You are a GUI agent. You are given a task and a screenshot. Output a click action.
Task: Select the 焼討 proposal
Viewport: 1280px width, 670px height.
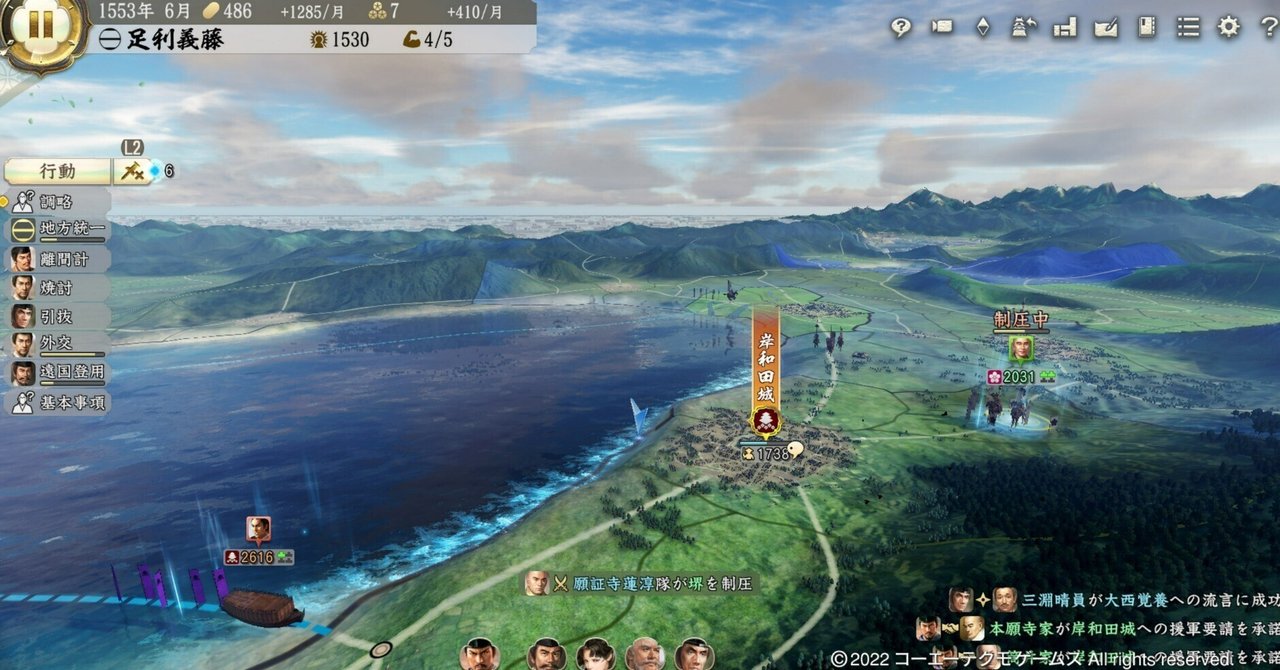[57, 287]
